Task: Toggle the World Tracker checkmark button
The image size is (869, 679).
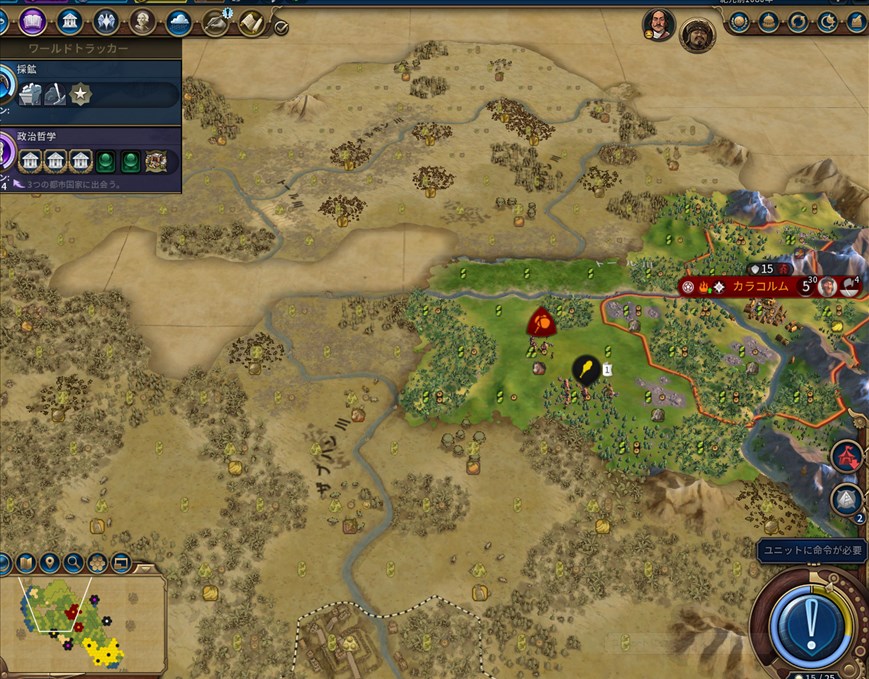Action: click(x=281, y=27)
